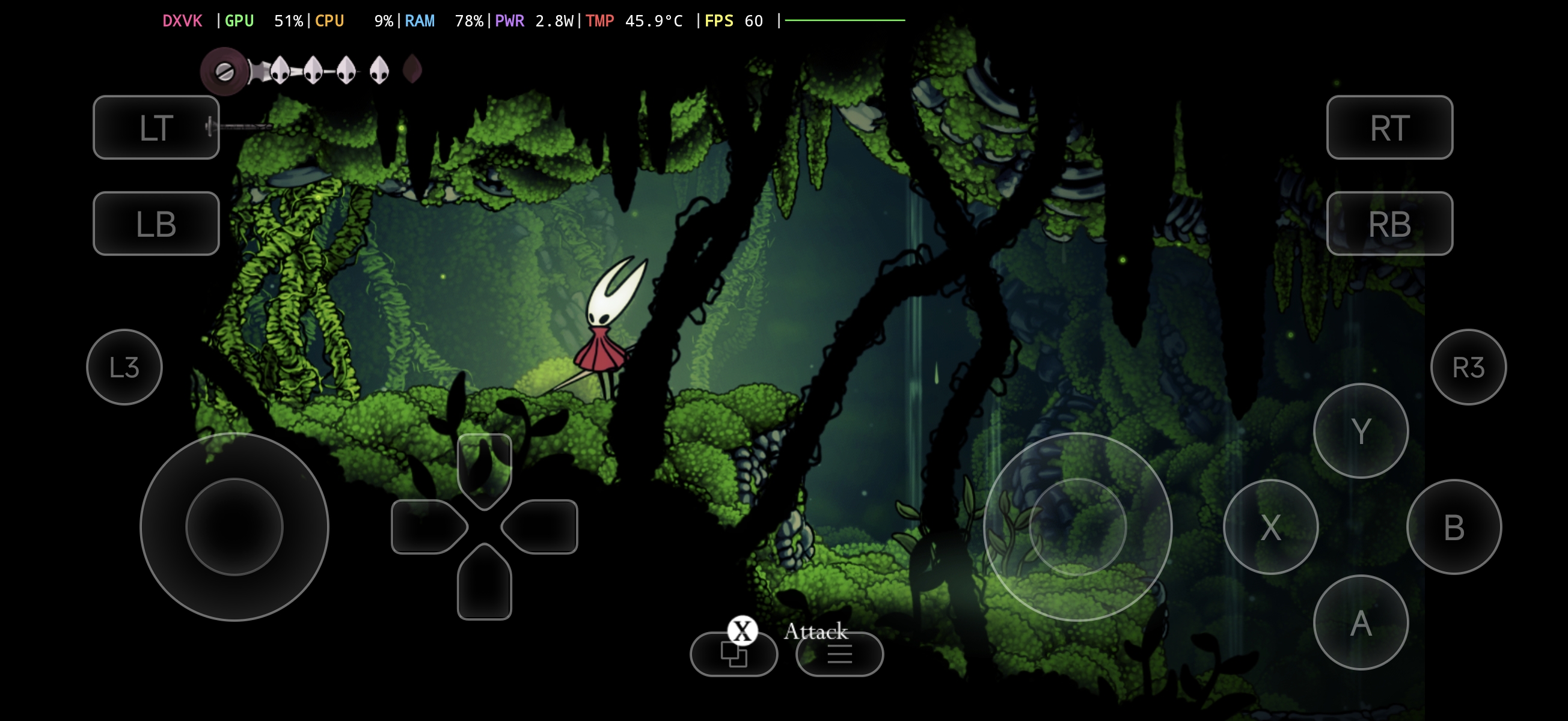
Task: Tap the A face button
Action: (x=1361, y=622)
